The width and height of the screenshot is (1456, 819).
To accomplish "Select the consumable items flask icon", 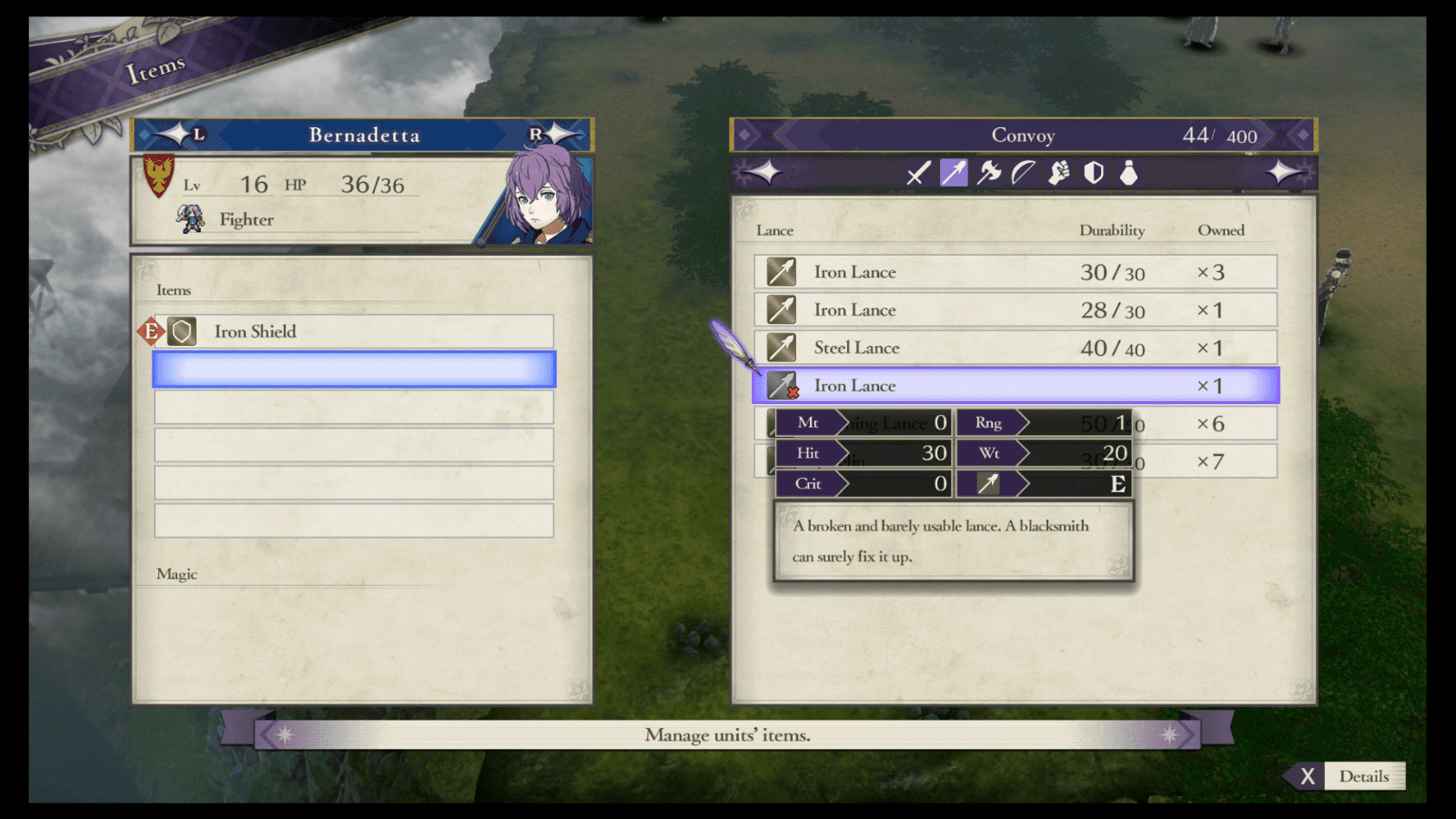I will click(x=1129, y=174).
